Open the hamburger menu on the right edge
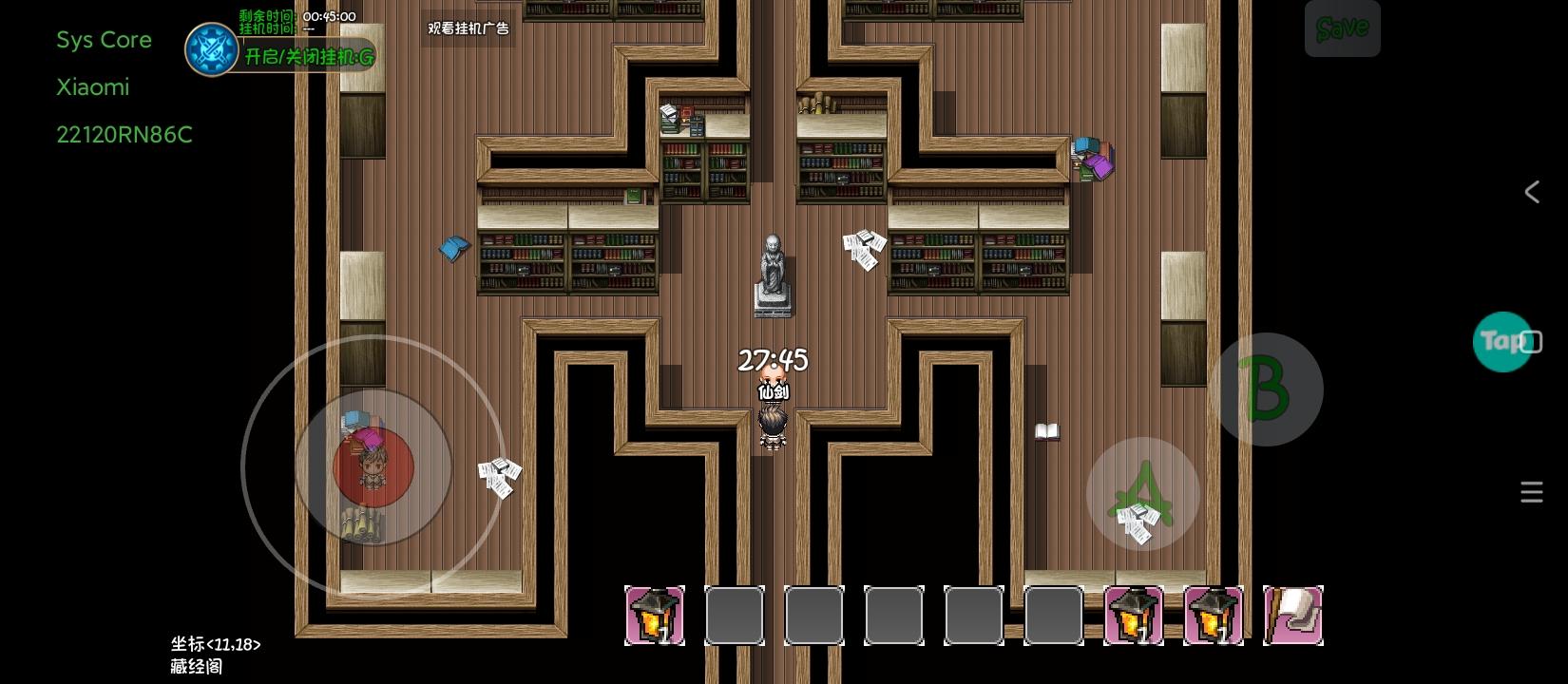The height and width of the screenshot is (684, 1568). pyautogui.click(x=1531, y=492)
